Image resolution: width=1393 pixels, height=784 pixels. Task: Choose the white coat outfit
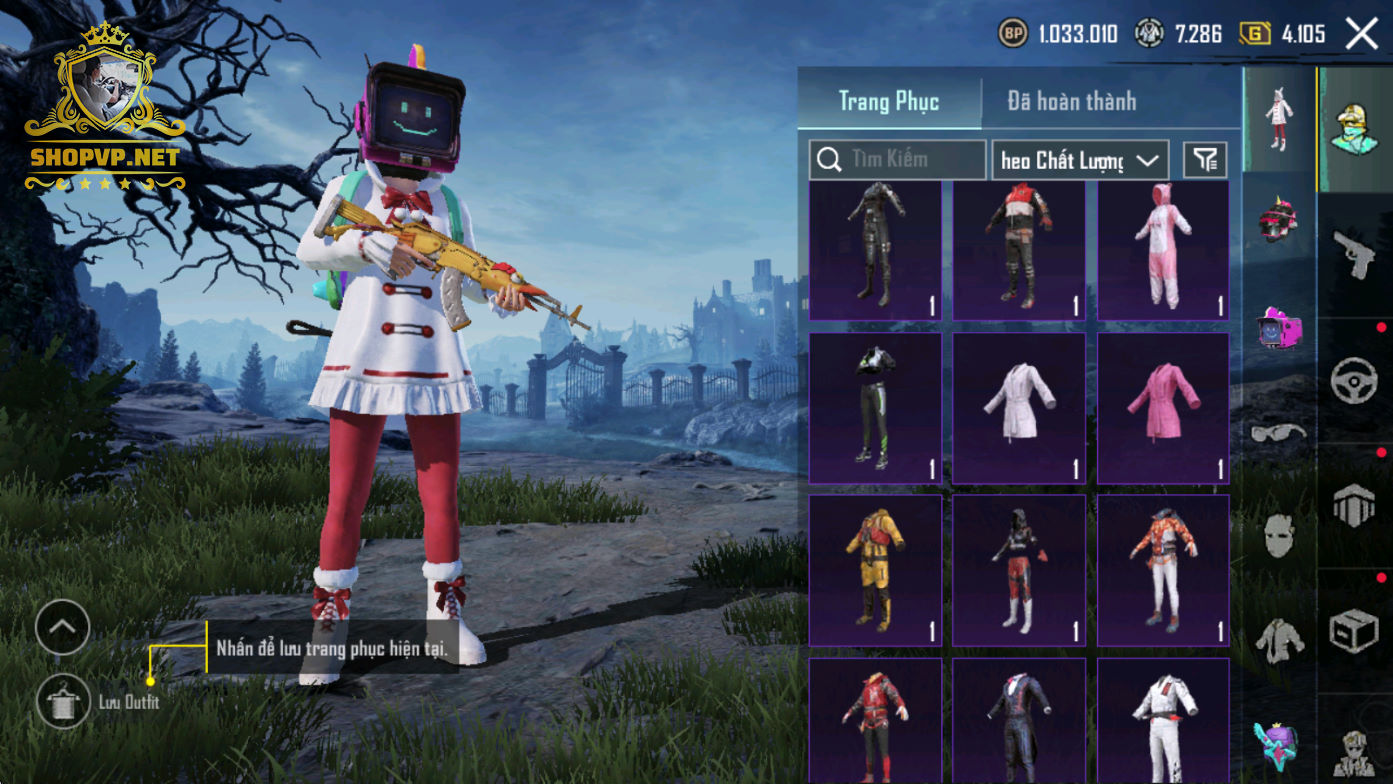tap(1019, 408)
